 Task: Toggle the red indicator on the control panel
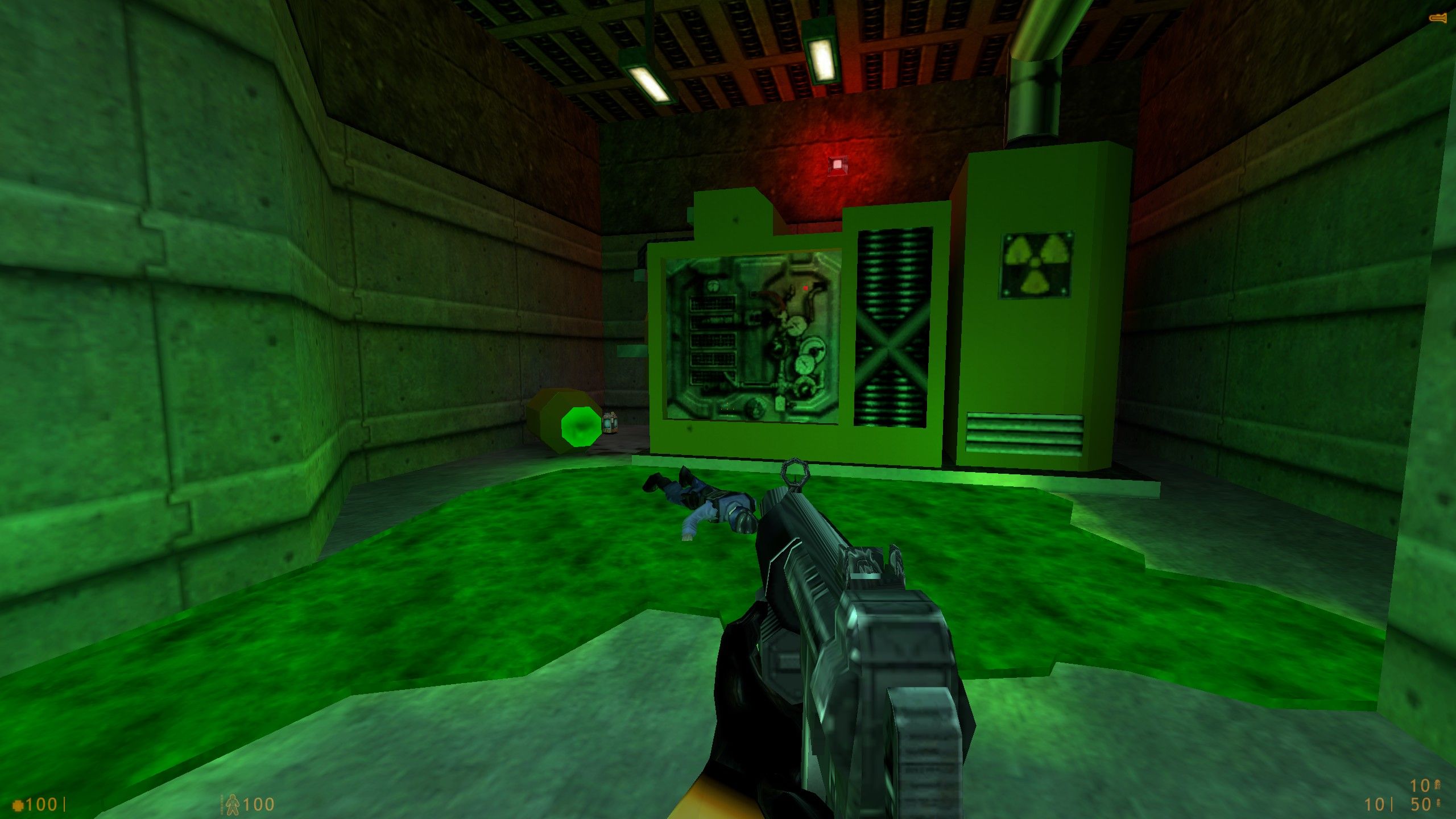point(805,288)
